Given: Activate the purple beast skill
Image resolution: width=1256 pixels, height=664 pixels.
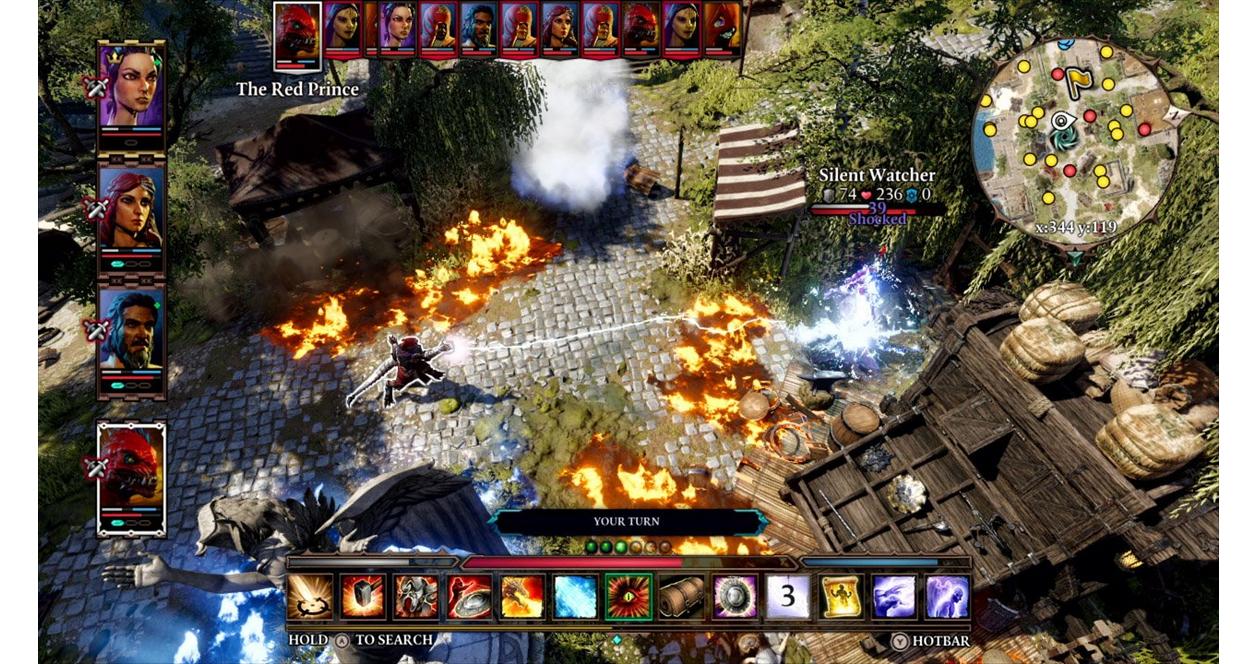Looking at the screenshot, I should [894, 596].
